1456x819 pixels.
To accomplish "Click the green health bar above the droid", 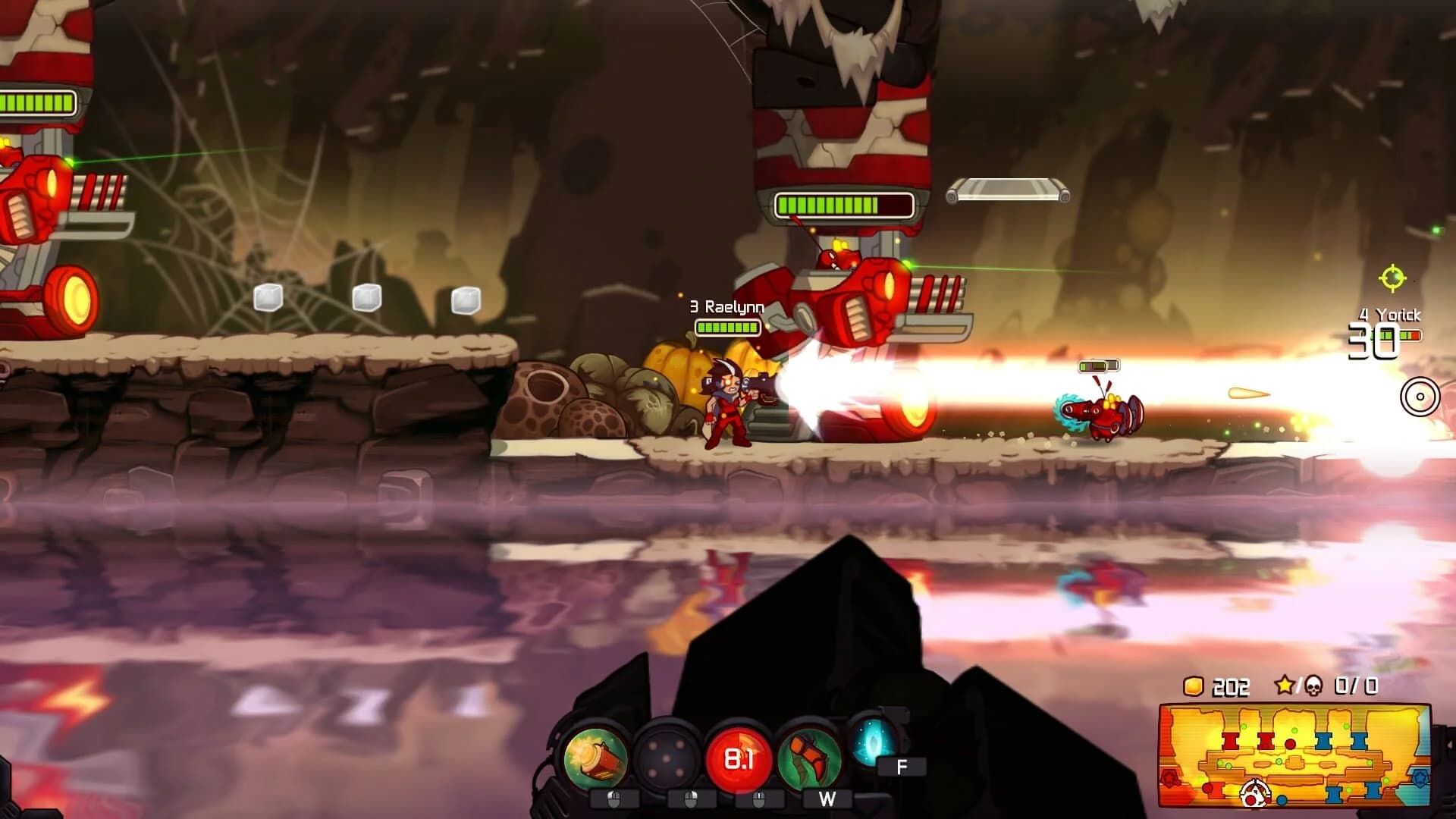I will pyautogui.click(x=1100, y=365).
